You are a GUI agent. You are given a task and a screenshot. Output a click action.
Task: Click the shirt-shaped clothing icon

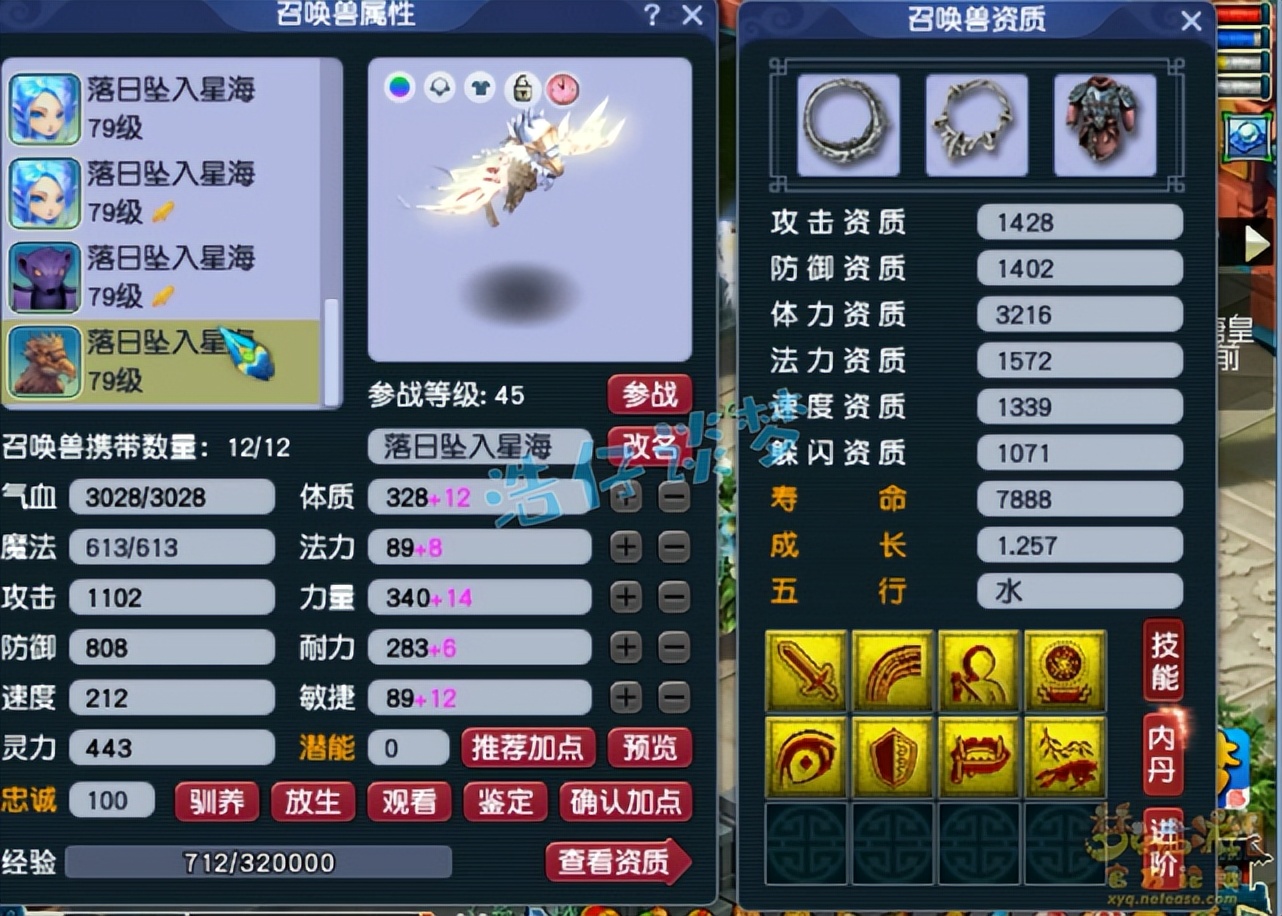coord(480,88)
